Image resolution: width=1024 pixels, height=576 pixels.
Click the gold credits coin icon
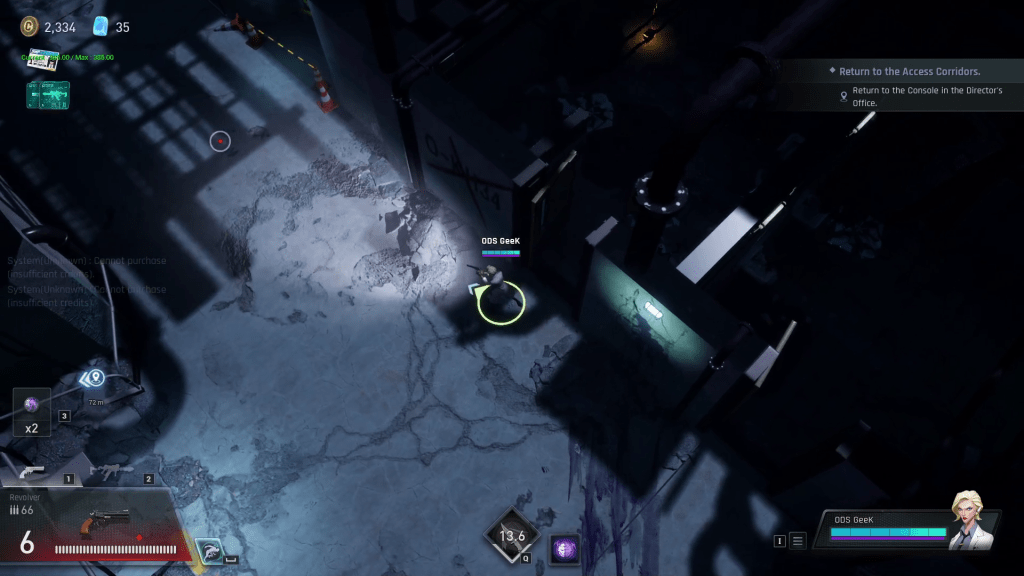[29, 27]
